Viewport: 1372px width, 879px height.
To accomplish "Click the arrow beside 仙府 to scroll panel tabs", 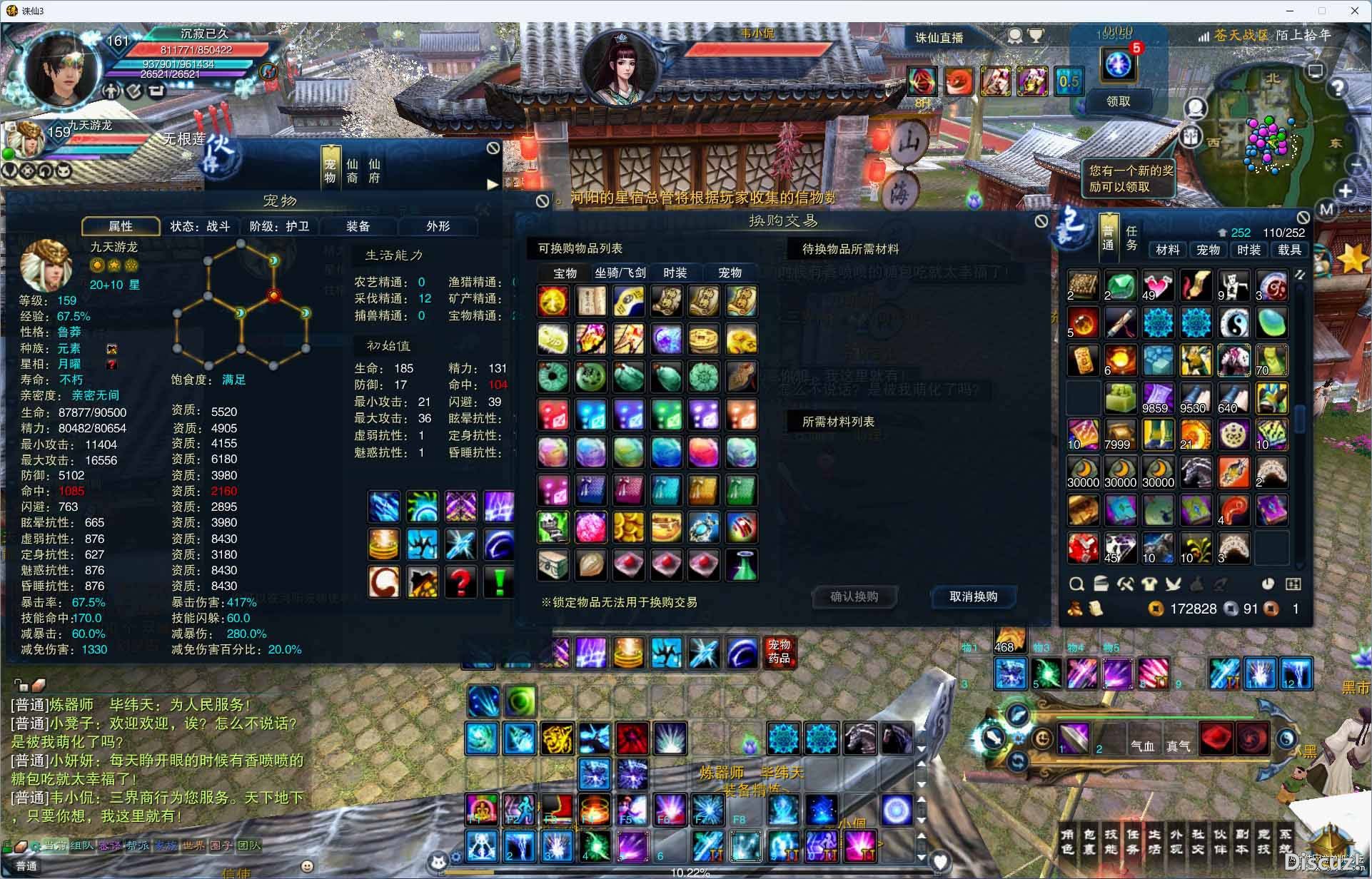I will (493, 184).
